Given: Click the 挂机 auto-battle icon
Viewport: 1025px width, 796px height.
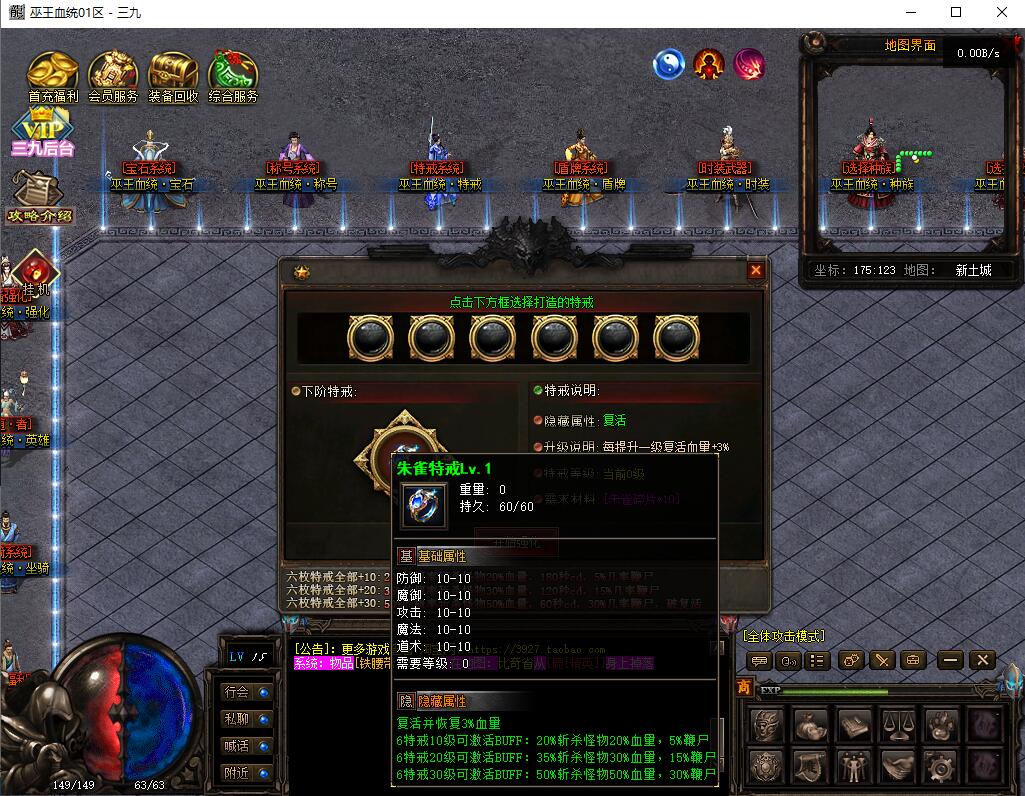Looking at the screenshot, I should pyautogui.click(x=36, y=270).
